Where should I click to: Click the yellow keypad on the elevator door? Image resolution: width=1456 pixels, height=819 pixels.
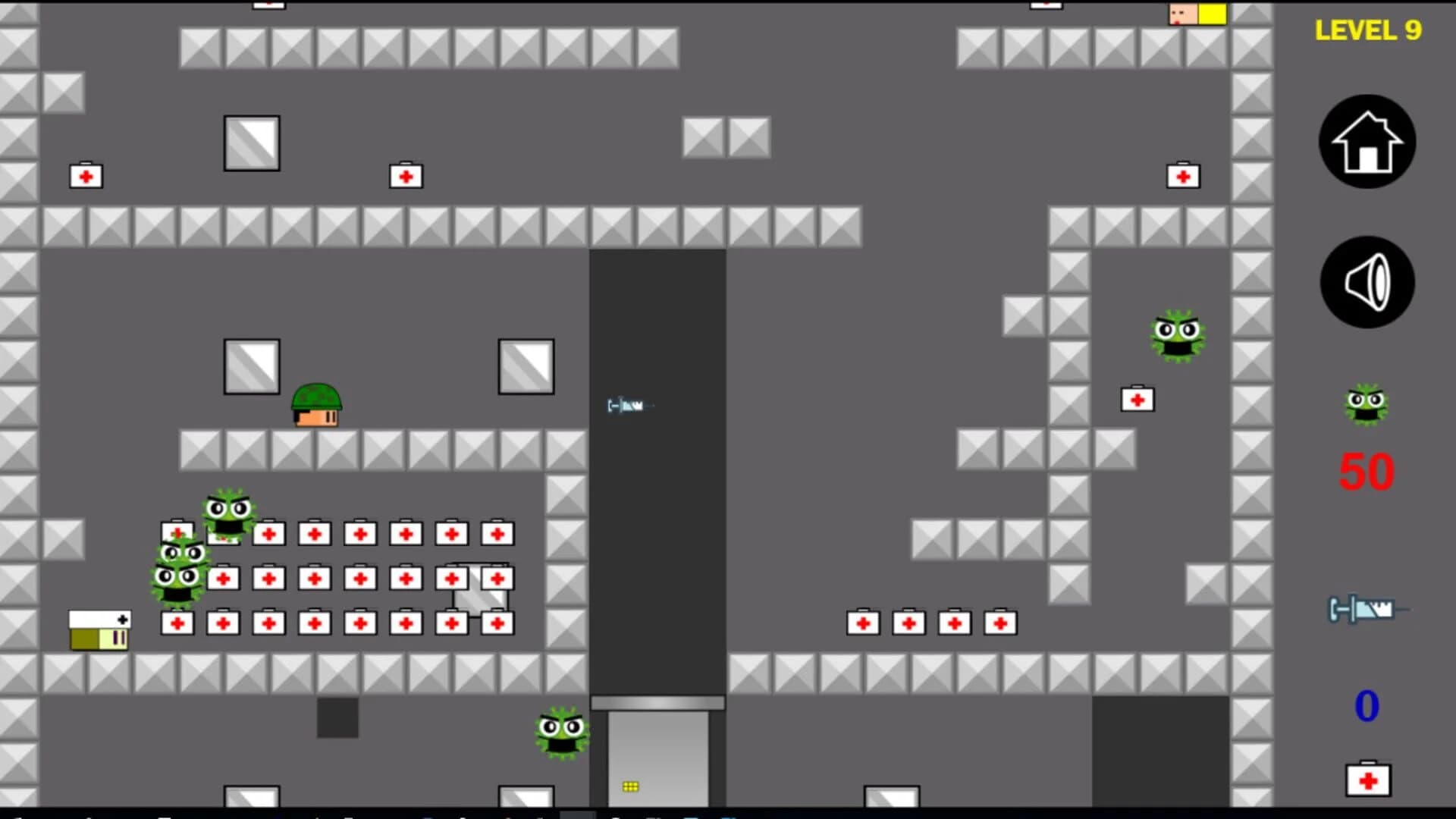point(632,787)
